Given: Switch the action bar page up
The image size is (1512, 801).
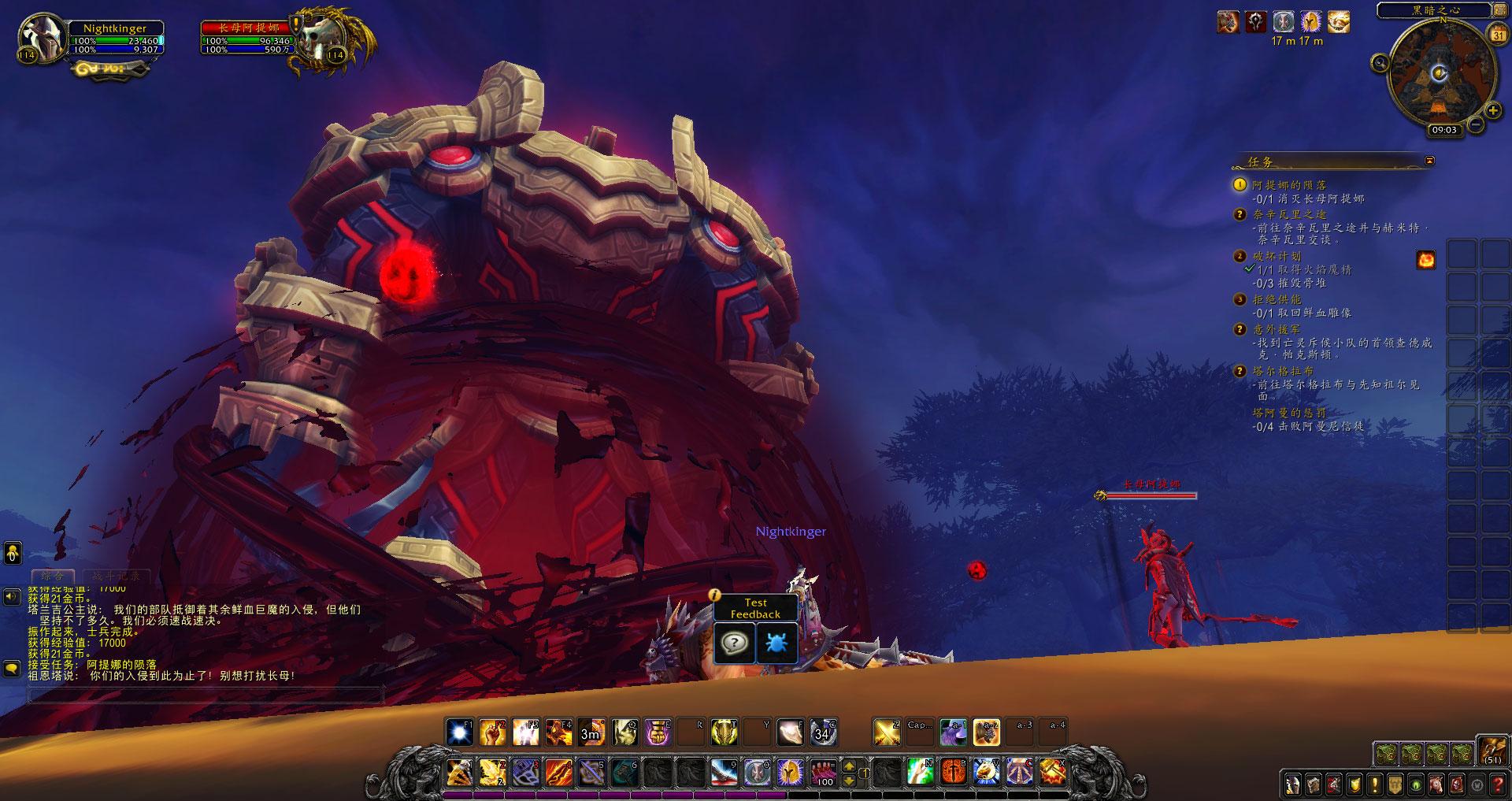Looking at the screenshot, I should click(x=849, y=764).
